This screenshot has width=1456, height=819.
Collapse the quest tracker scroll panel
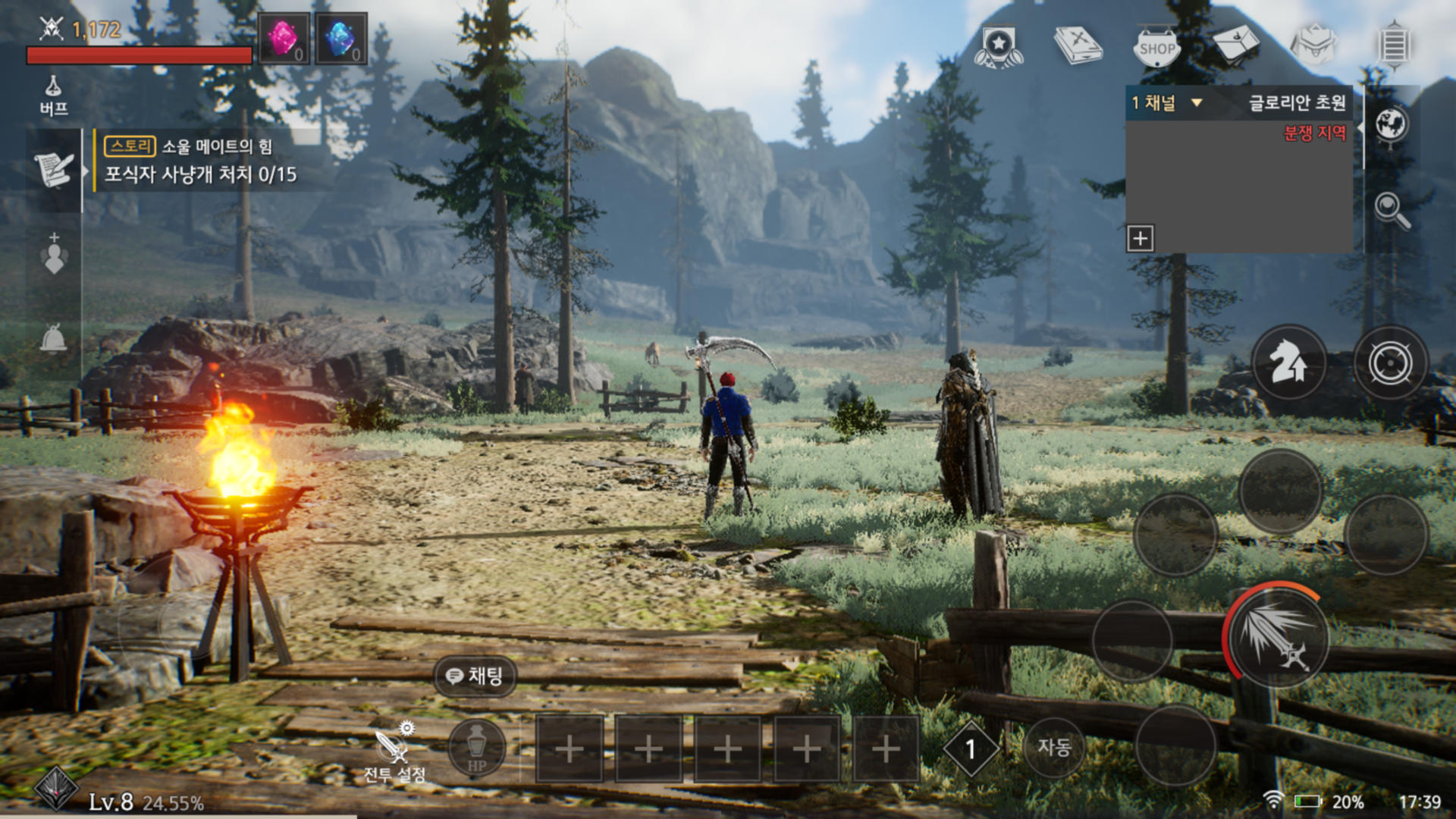(x=53, y=168)
